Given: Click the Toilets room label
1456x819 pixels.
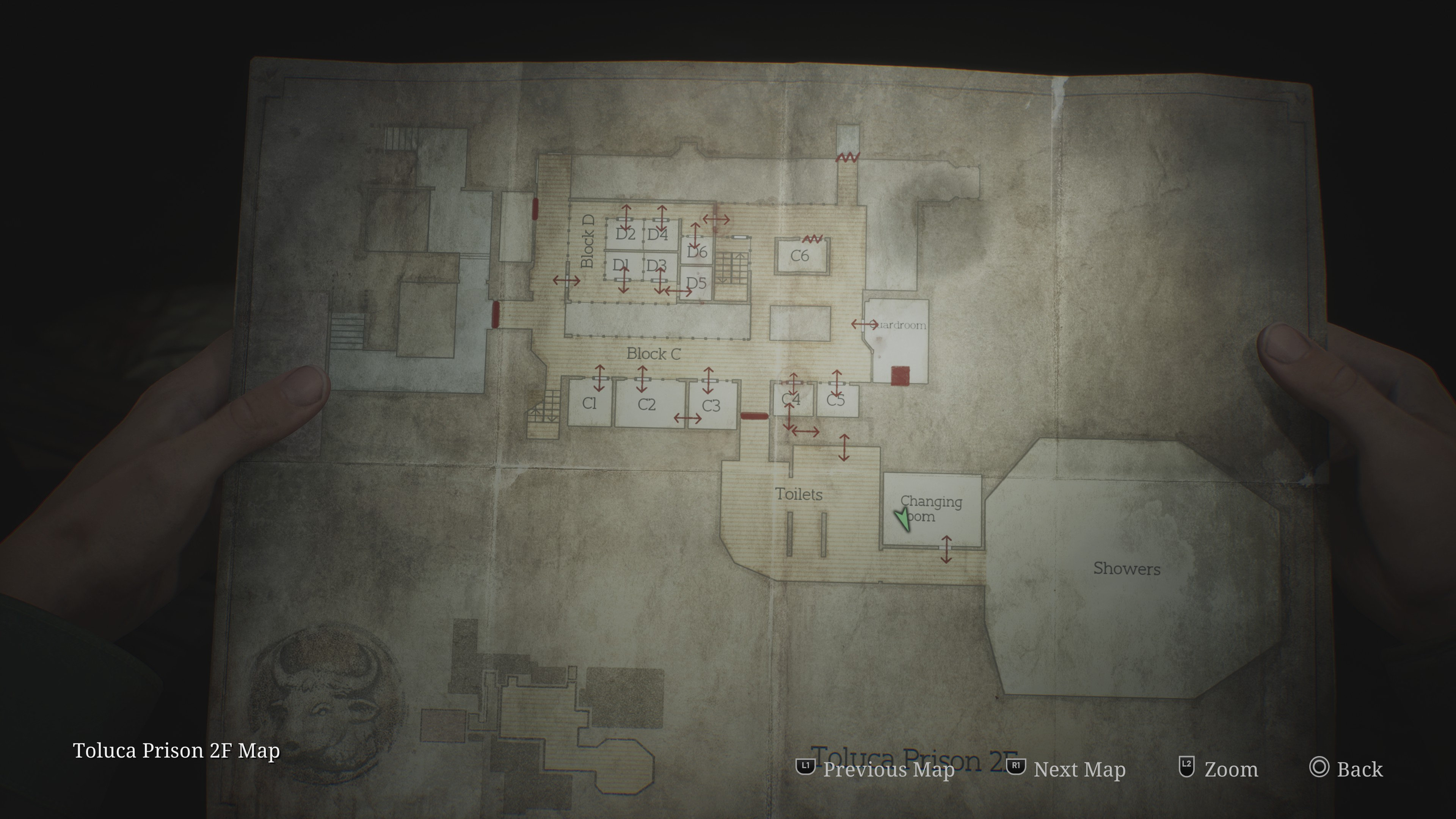Looking at the screenshot, I should coord(798,494).
